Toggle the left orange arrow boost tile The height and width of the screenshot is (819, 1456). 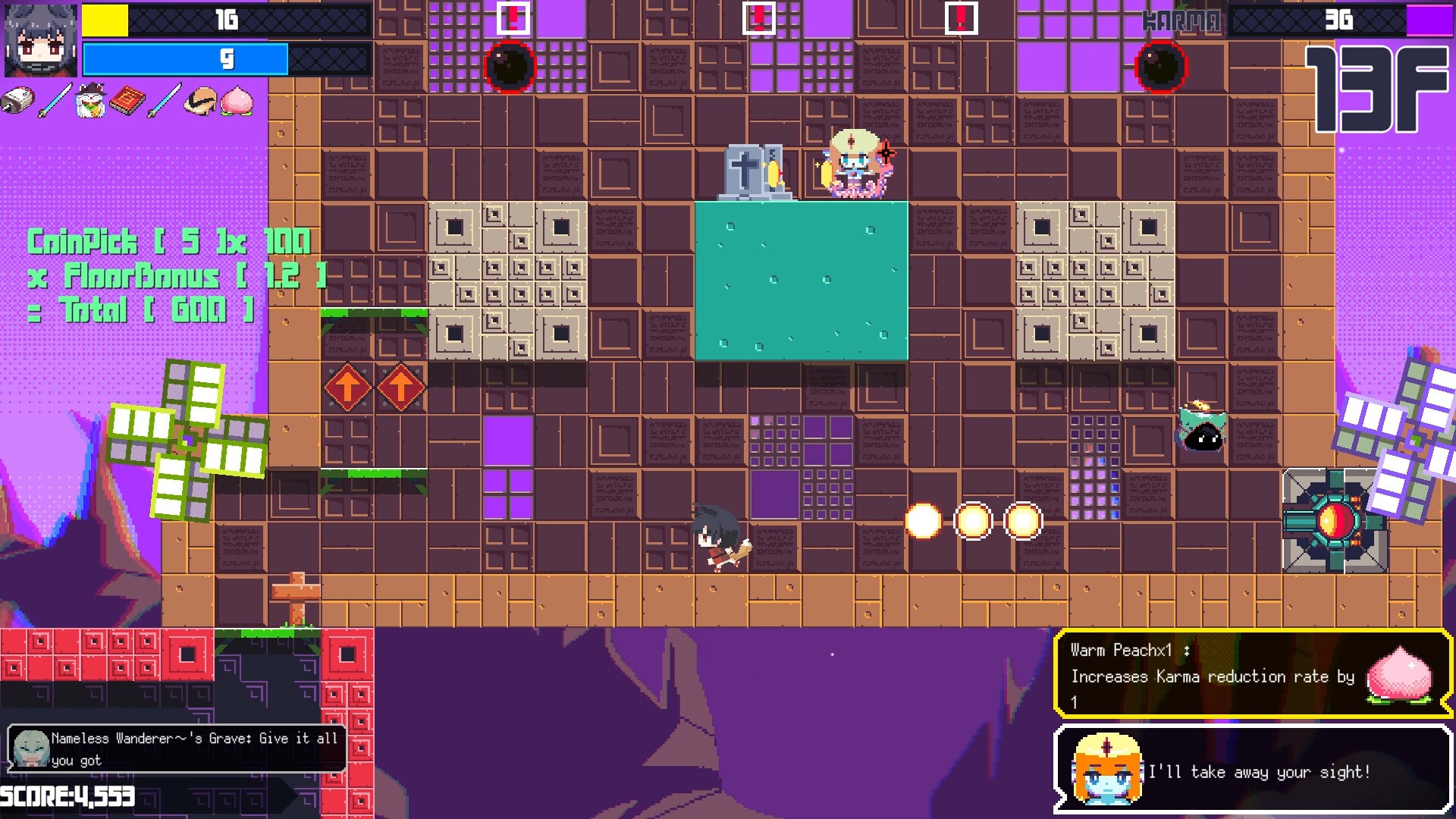tap(348, 385)
